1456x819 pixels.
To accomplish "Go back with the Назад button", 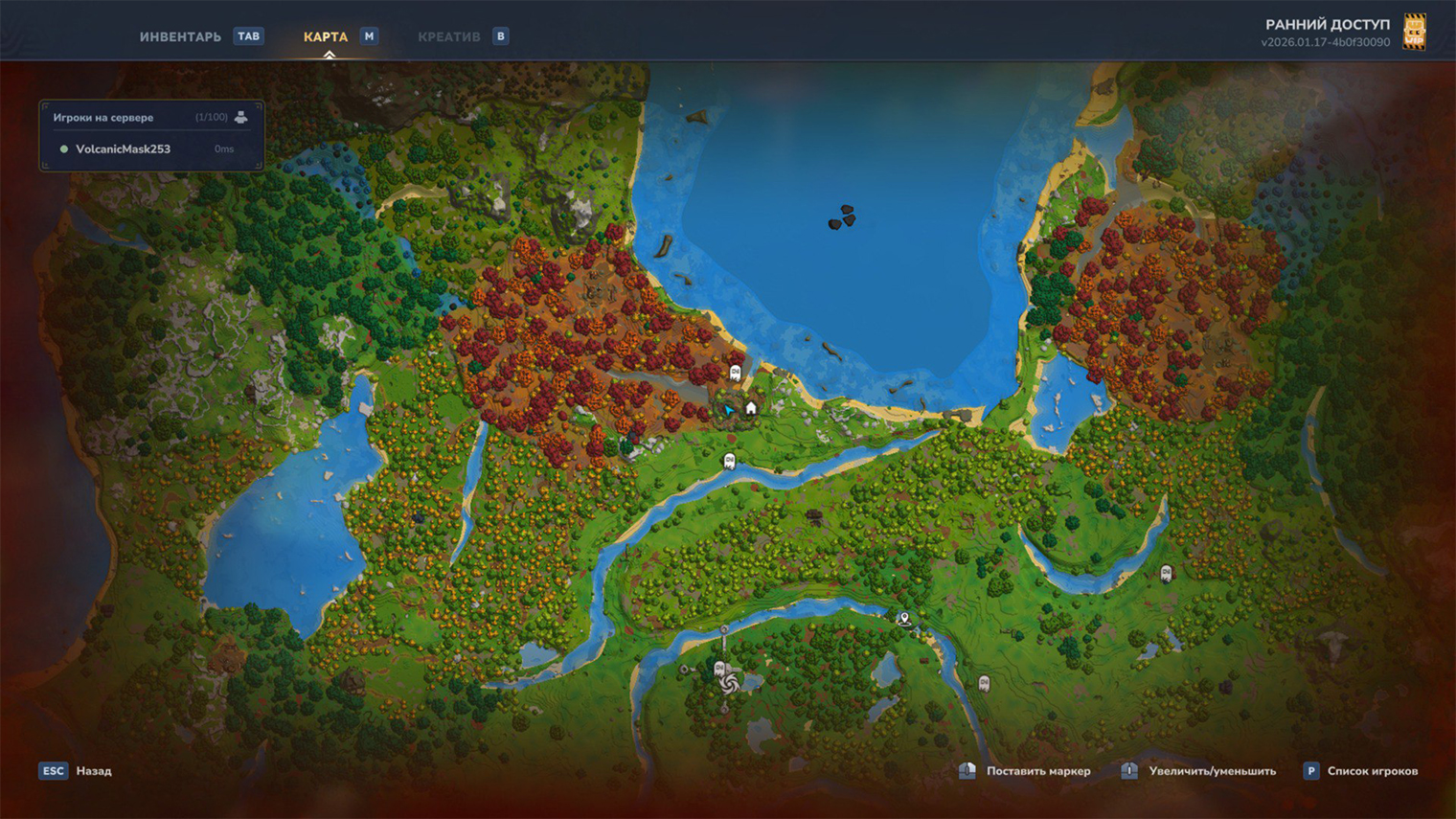I will tap(94, 771).
